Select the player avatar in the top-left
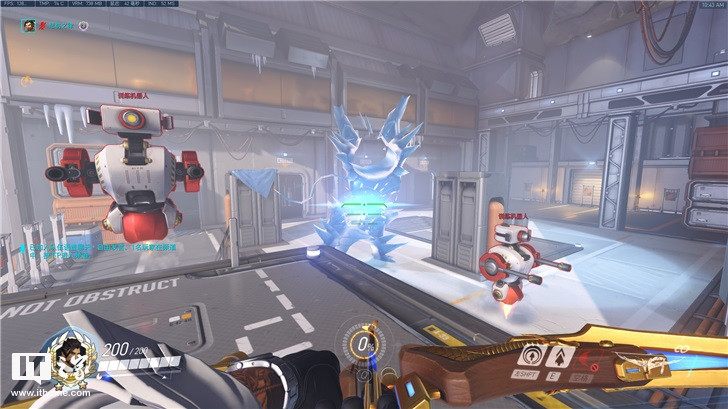The width and height of the screenshot is (728, 409). click(29, 23)
